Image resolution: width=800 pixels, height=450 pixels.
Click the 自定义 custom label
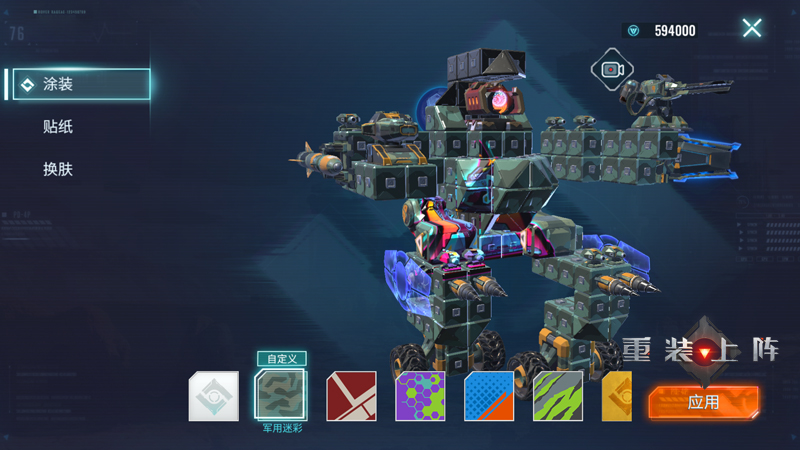tap(282, 358)
